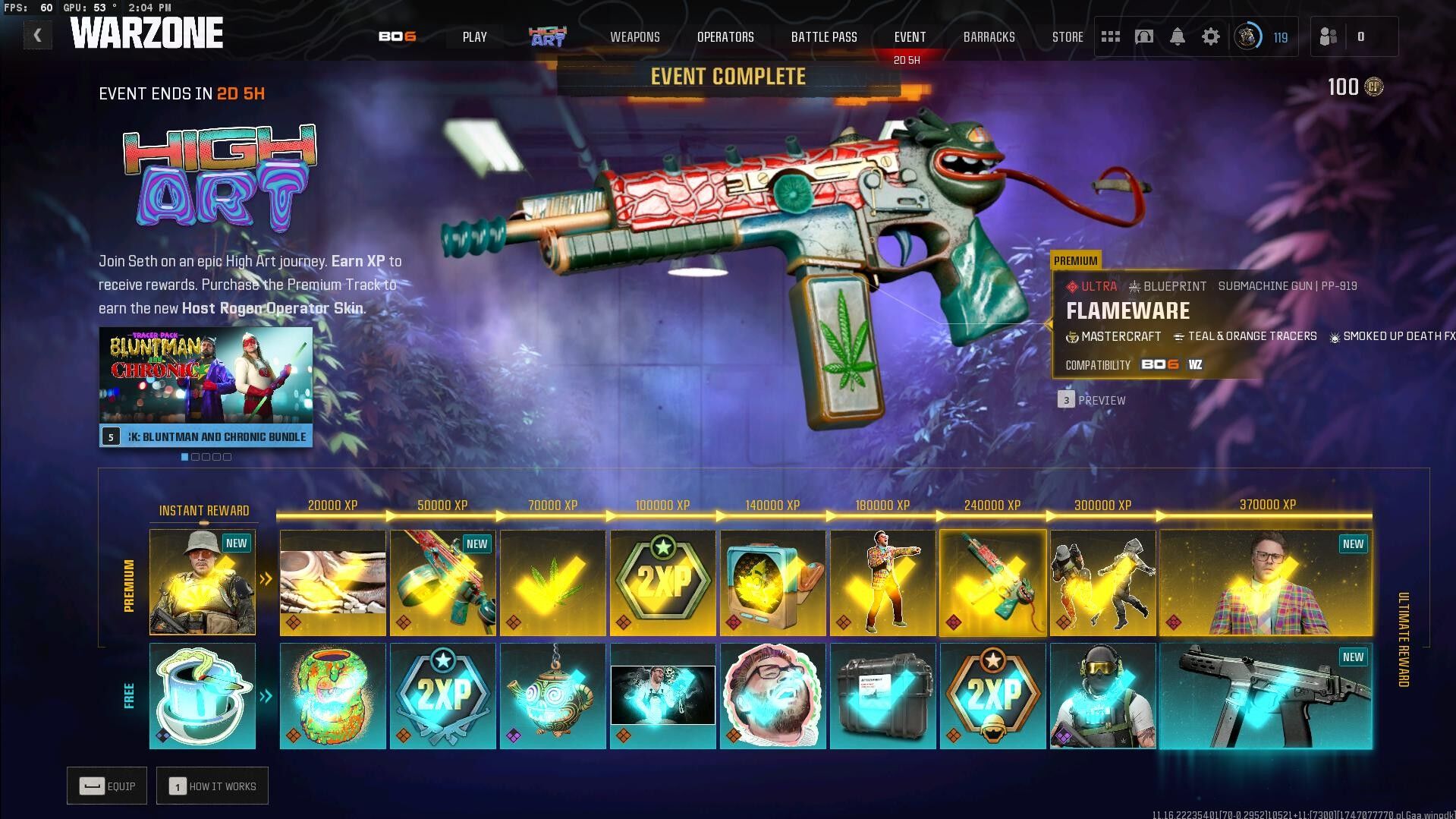Open How It Works info

click(x=212, y=786)
